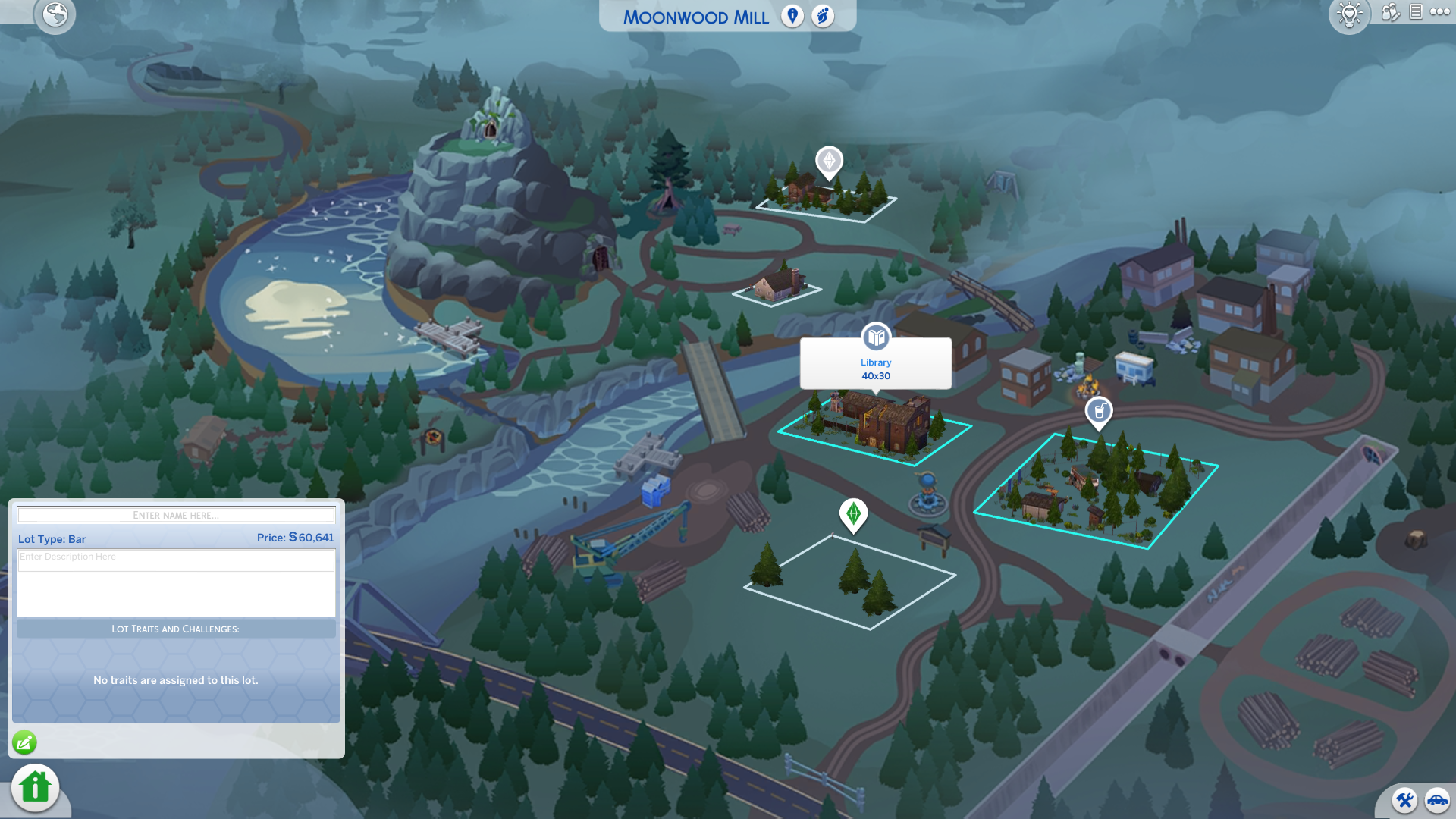Open the list panel icon
Screen dimensions: 1456x819
pyautogui.click(x=1416, y=12)
